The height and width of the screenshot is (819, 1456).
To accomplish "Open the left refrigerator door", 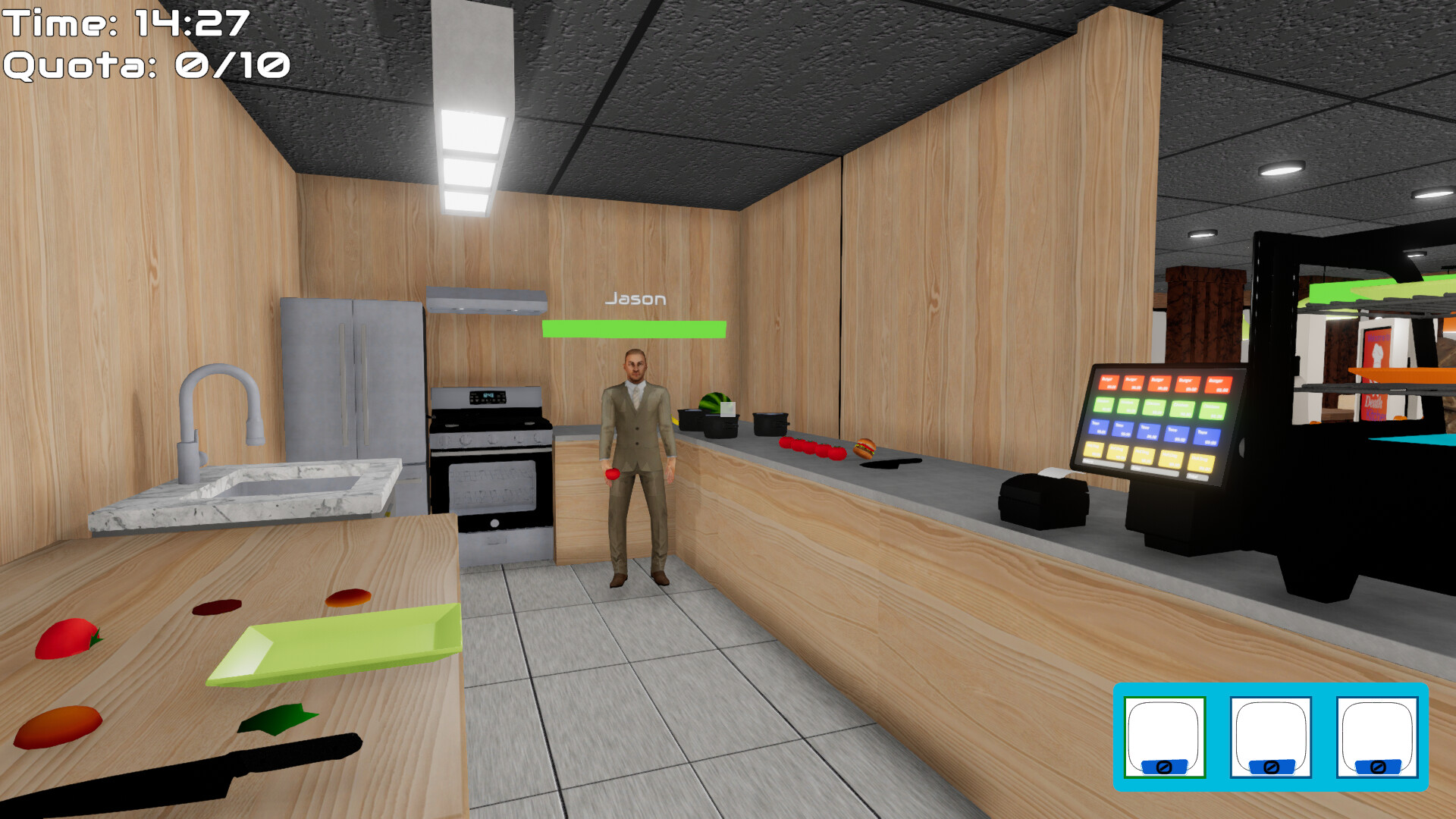I will pos(318,379).
